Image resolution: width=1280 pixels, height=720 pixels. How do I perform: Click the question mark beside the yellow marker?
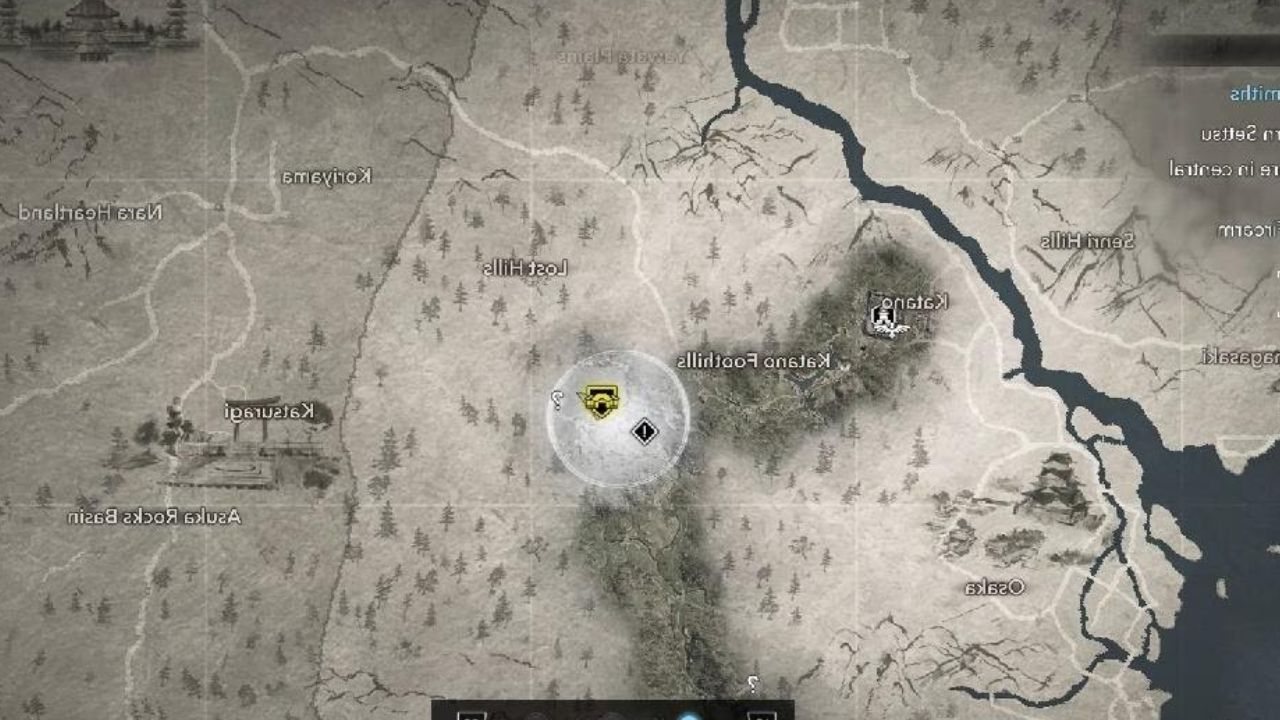pos(557,399)
